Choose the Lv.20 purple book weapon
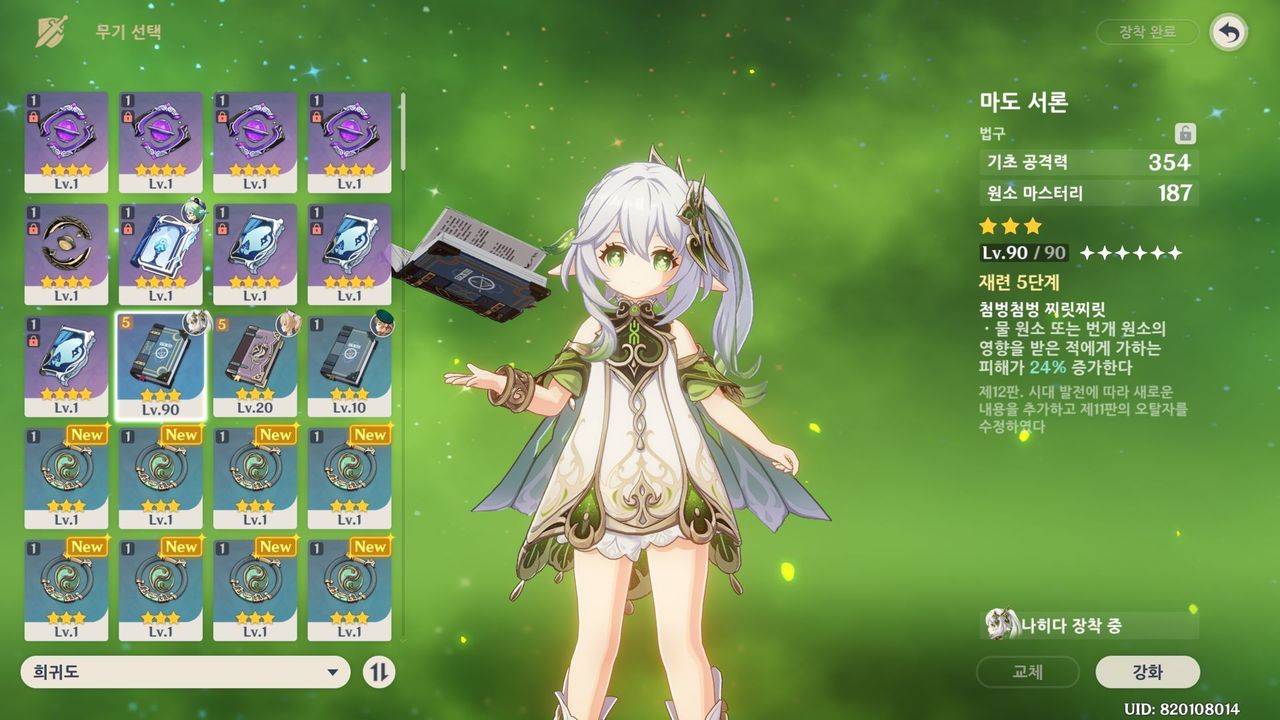 (x=255, y=366)
